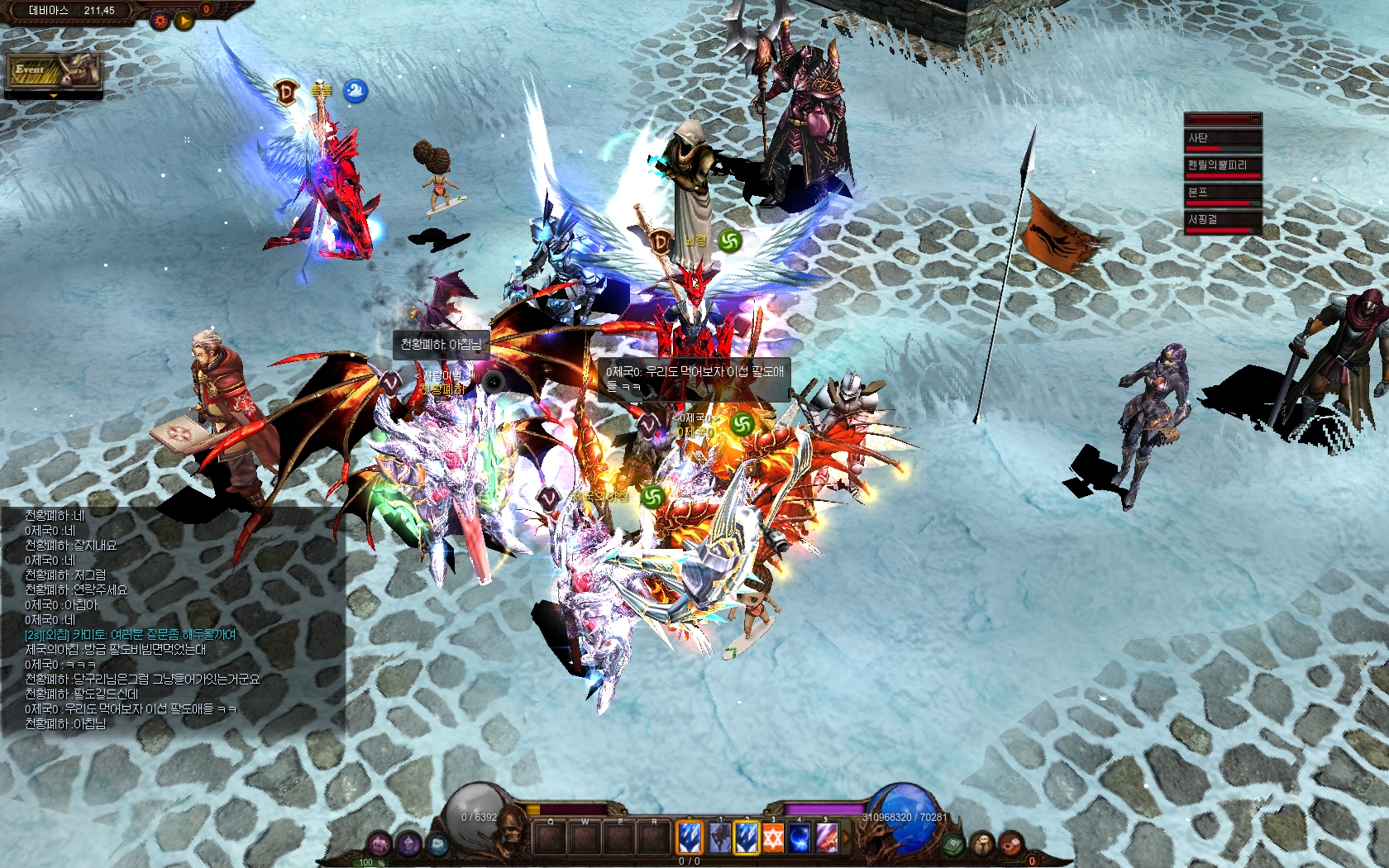1389x868 pixels.
Task: Expand the skill bar's orange arrow
Action: 845,837
